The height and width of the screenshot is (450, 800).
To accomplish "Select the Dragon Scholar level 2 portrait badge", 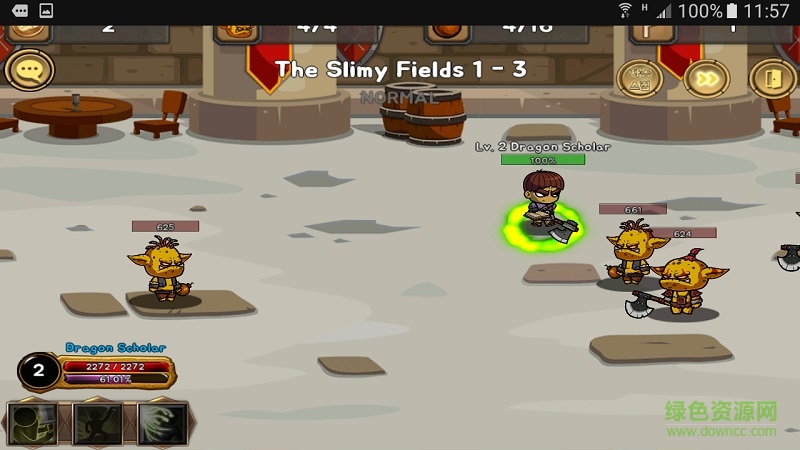I will [39, 372].
